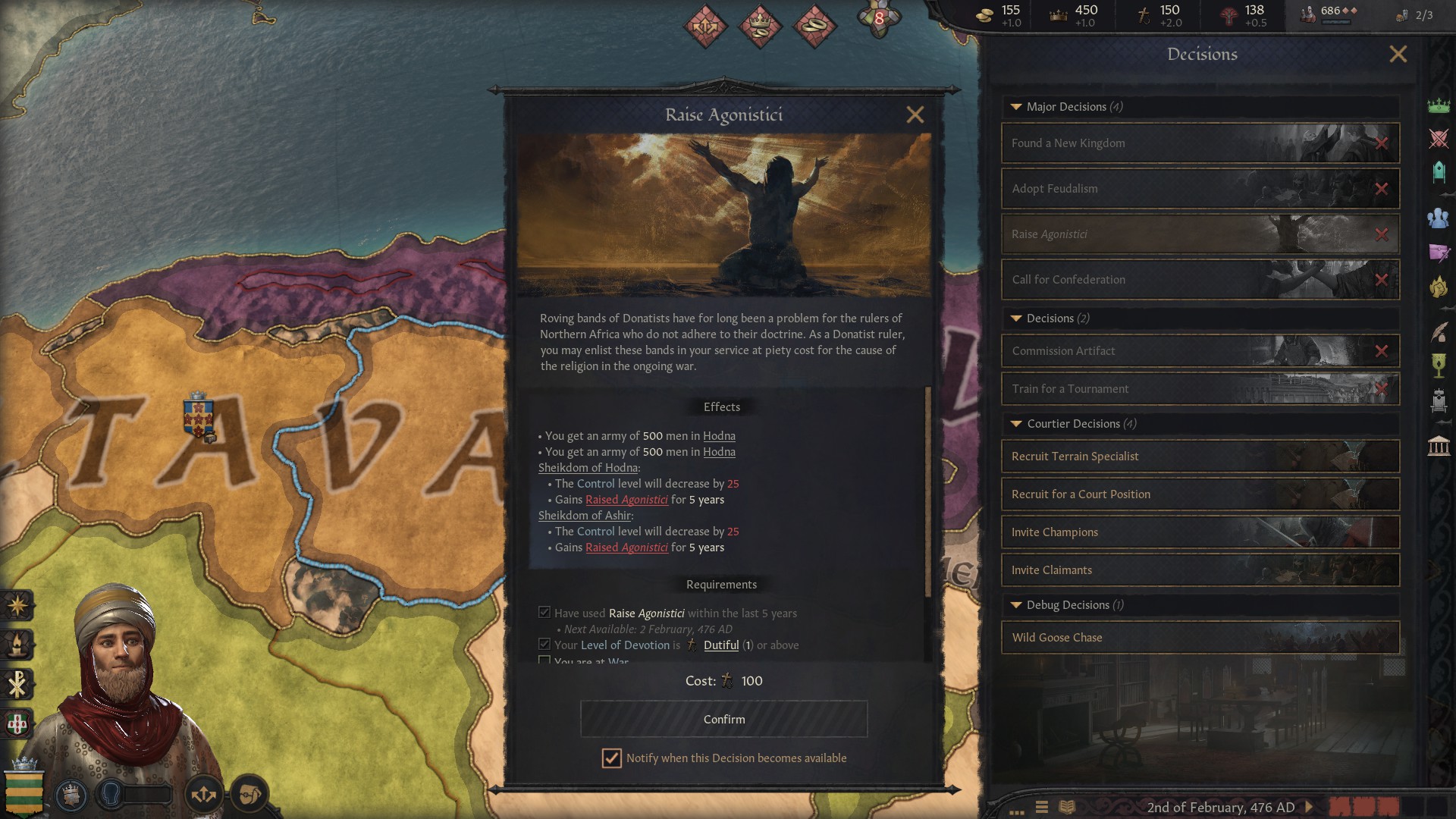This screenshot has height=819, width=1456.
Task: Collapse the Debug Decisions section
Action: tap(1016, 604)
